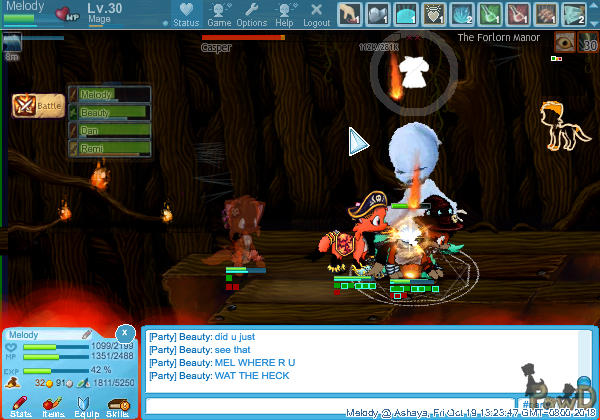Select Melody in the party list
600x420 pixels.
tap(110, 94)
